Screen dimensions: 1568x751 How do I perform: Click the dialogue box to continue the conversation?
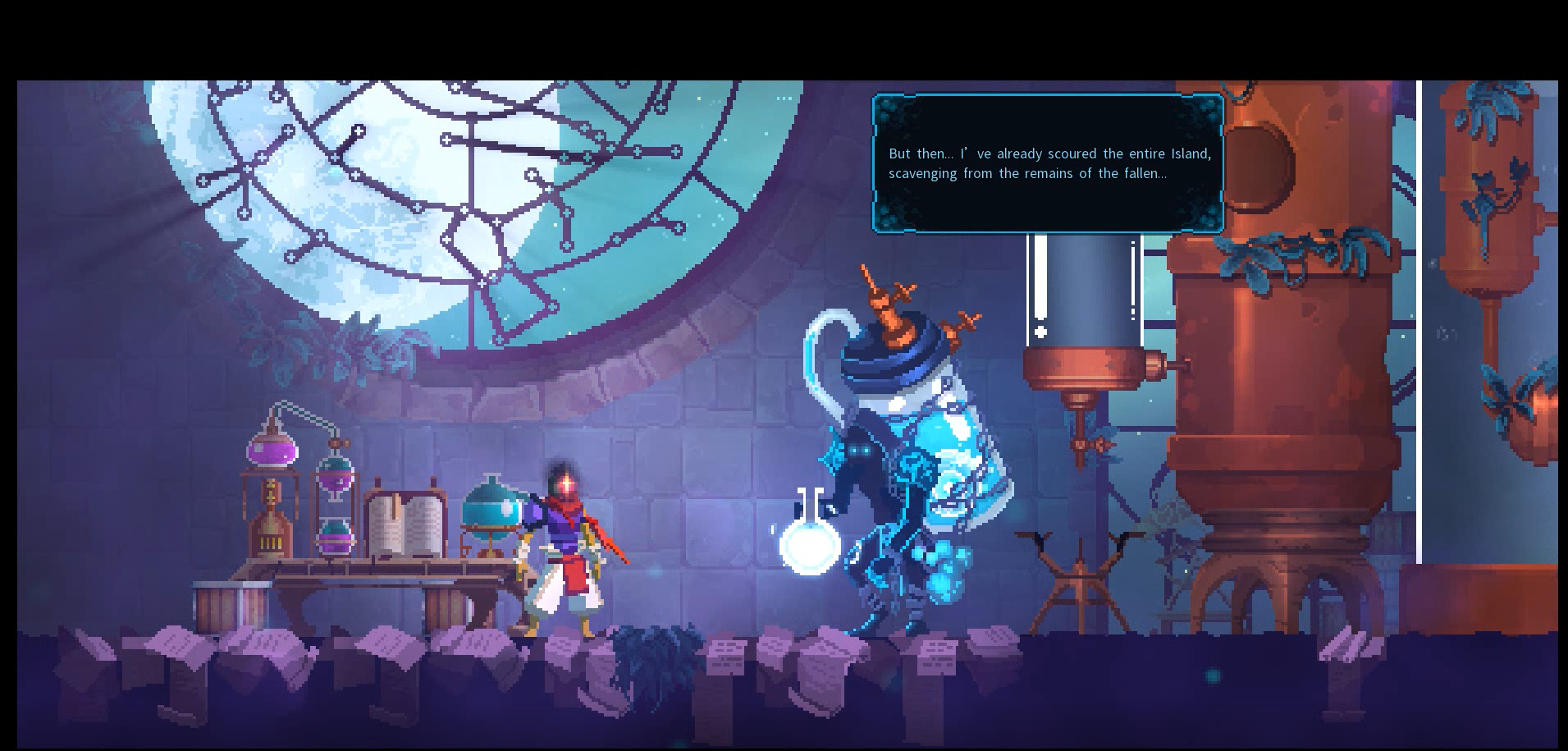pyautogui.click(x=1048, y=164)
